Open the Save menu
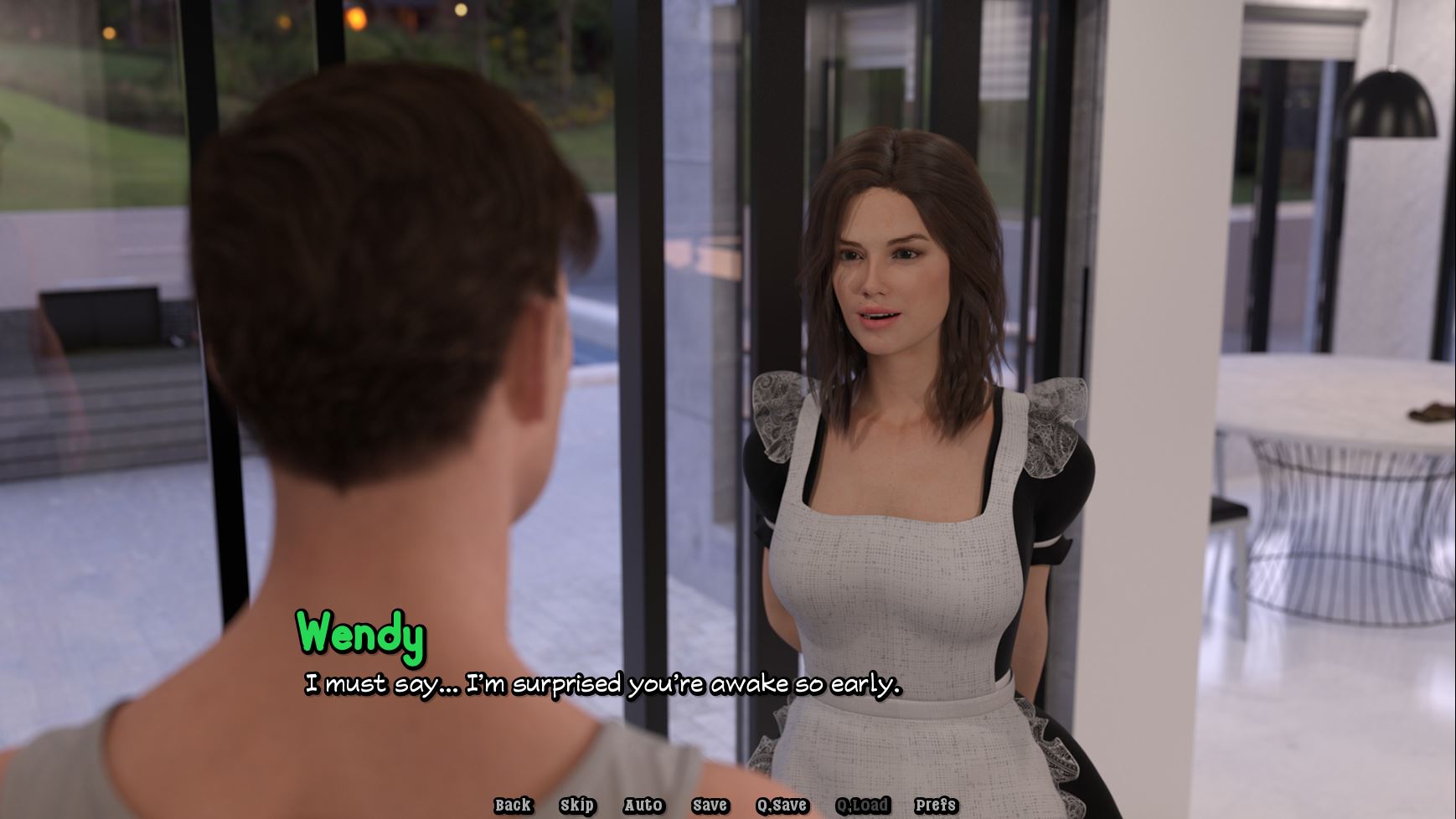Screen dimensions: 1456x819 click(x=710, y=805)
